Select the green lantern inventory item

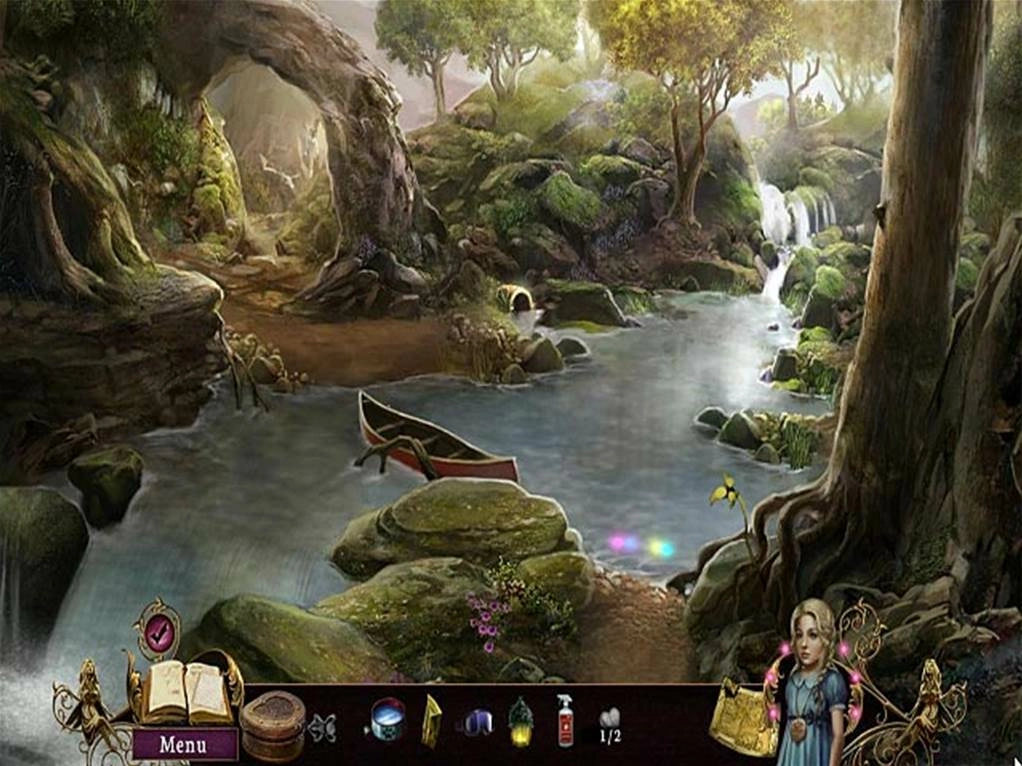point(520,721)
